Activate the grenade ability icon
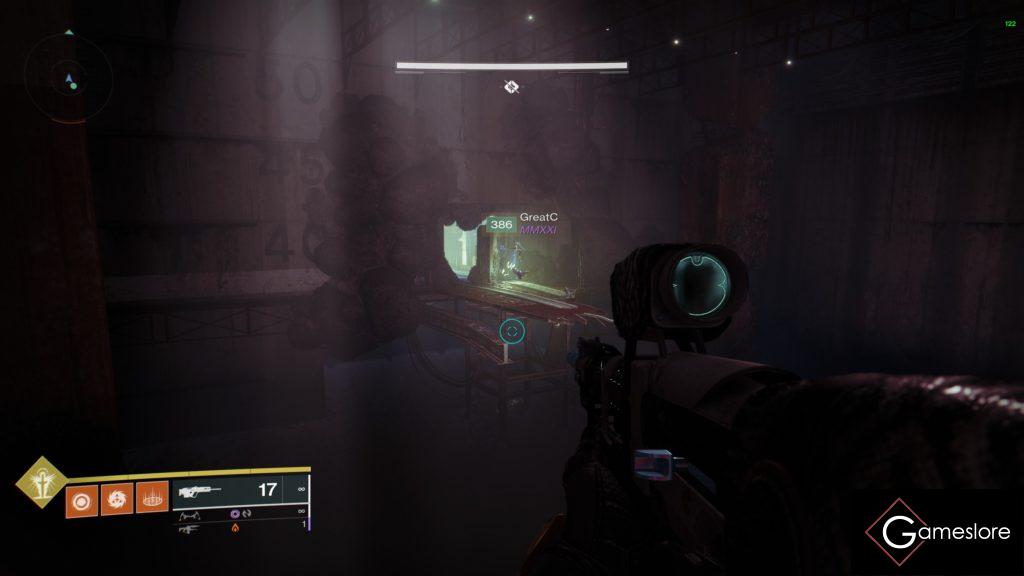The width and height of the screenshot is (1024, 576). (80, 500)
